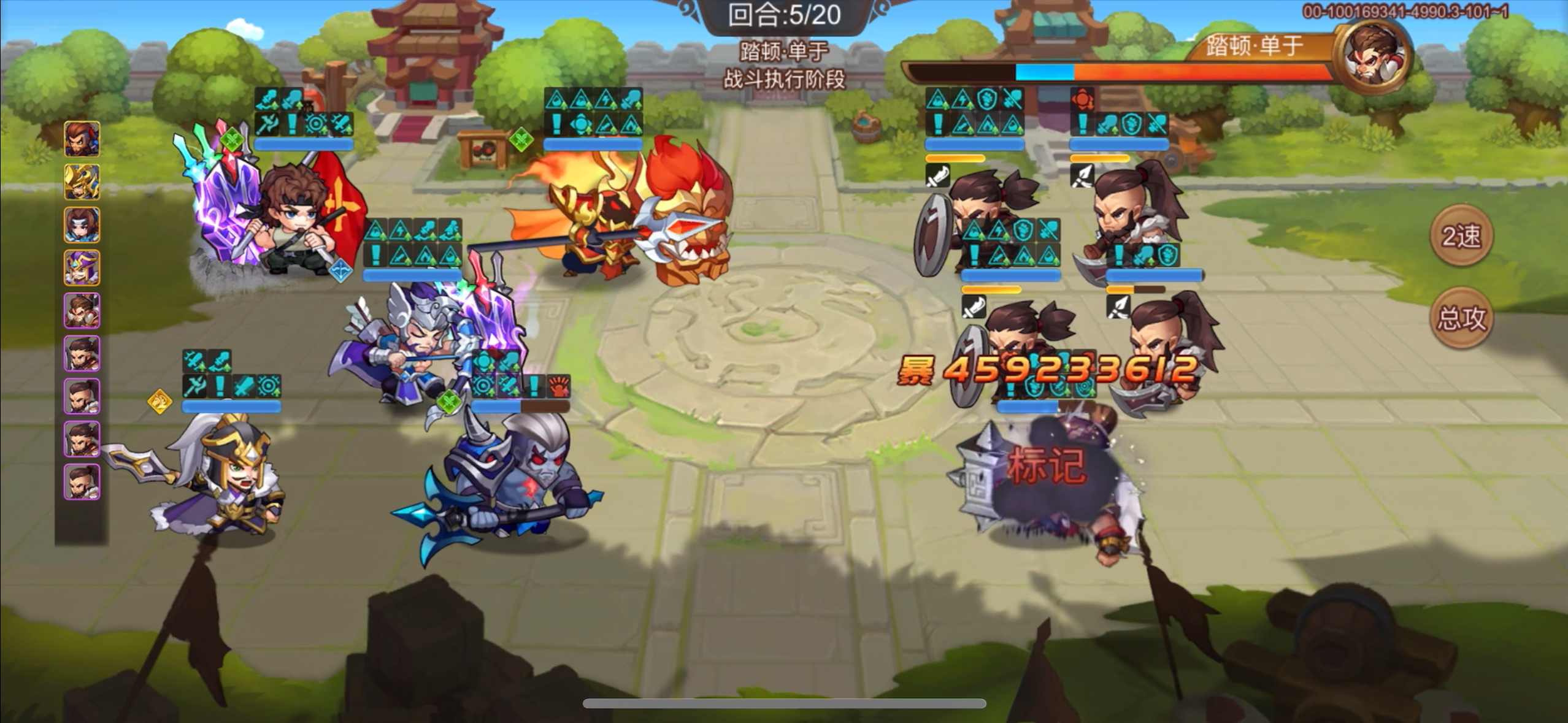Select the topmost hero portrait in left sidebar
This screenshot has width=1568, height=723.
tap(82, 138)
